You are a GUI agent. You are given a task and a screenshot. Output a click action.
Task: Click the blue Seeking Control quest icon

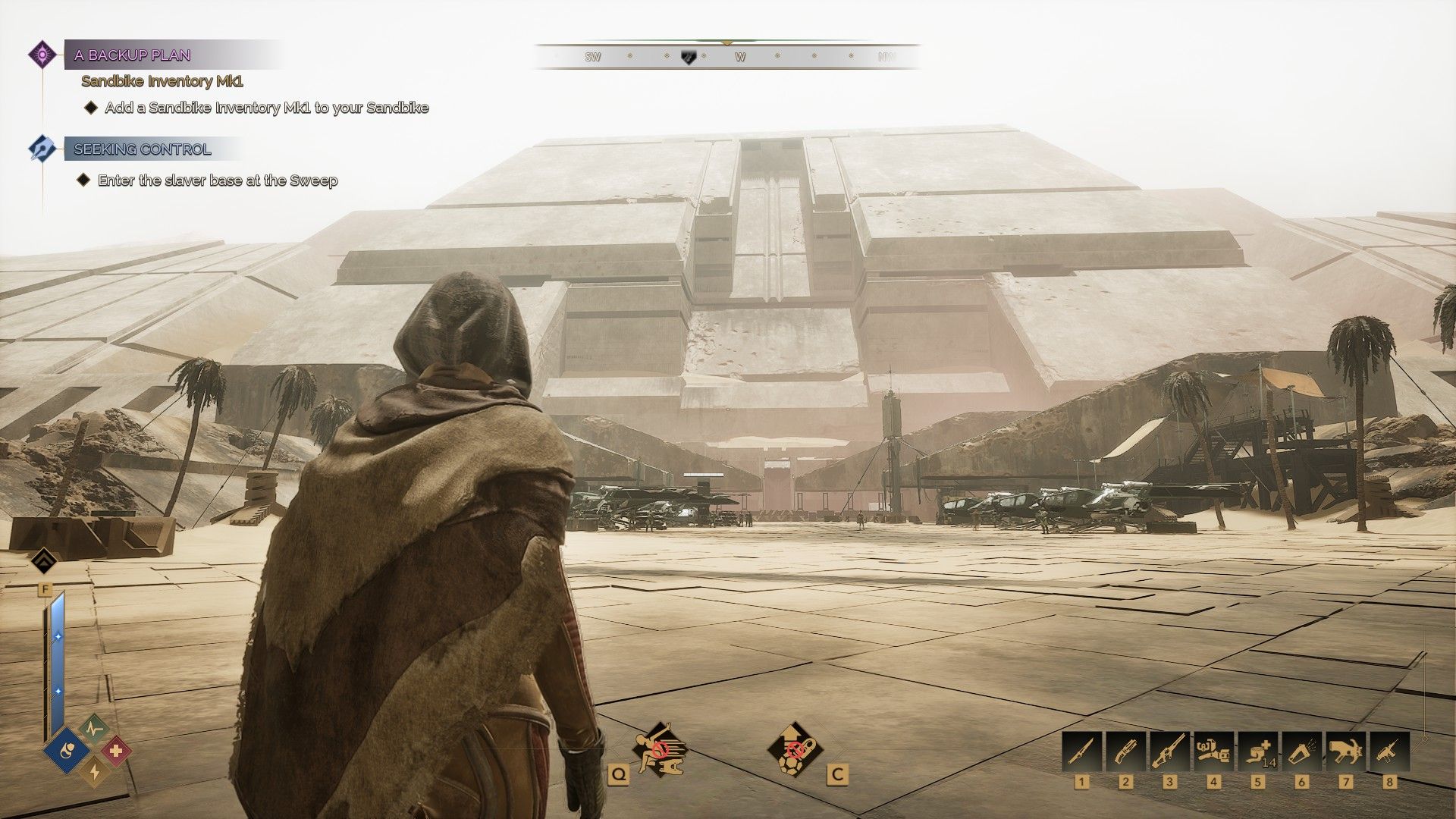pos(41,148)
